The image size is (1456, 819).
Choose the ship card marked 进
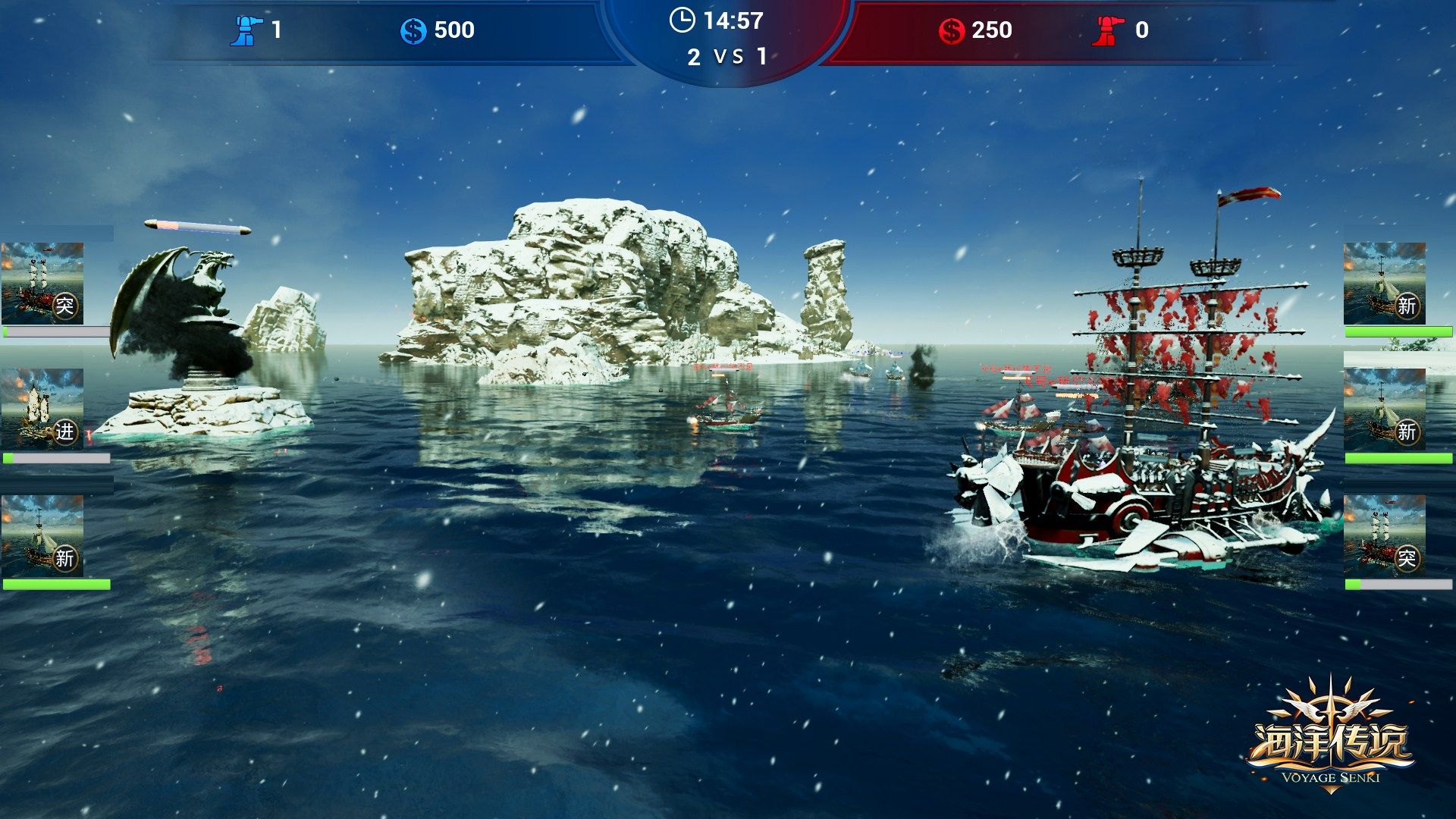(x=42, y=409)
